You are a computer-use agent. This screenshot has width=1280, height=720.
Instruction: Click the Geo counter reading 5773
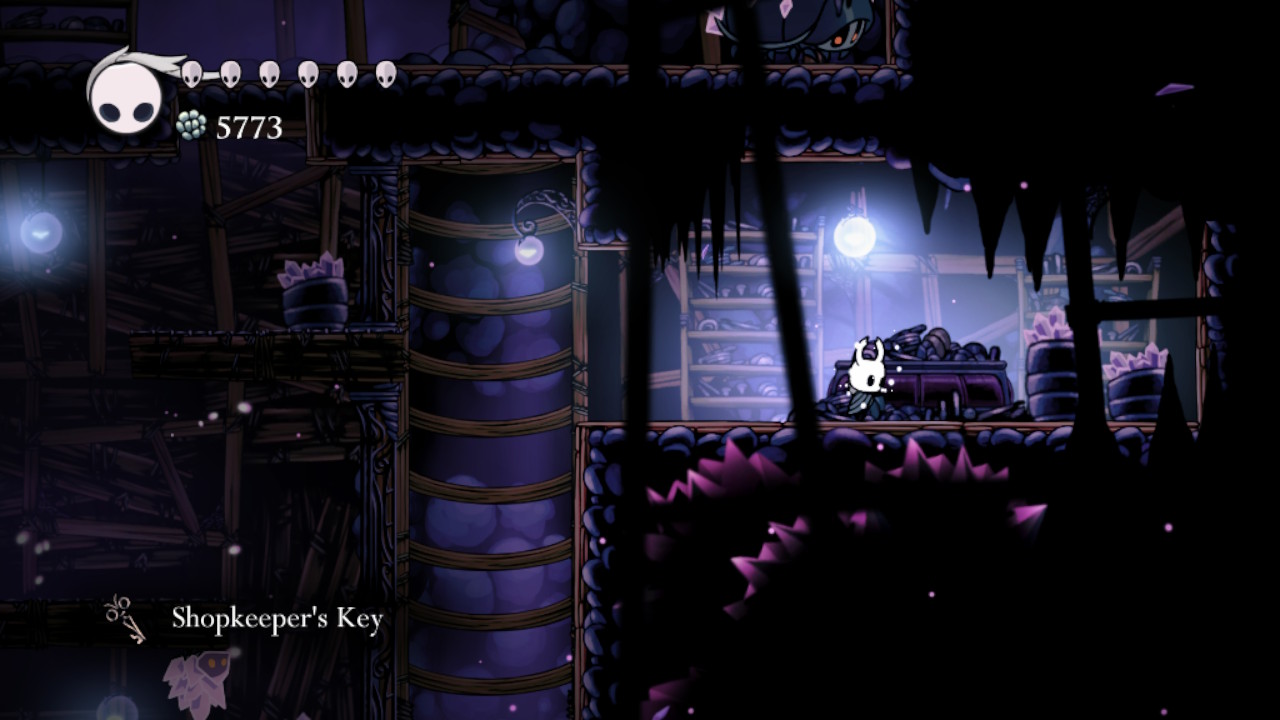coord(248,128)
